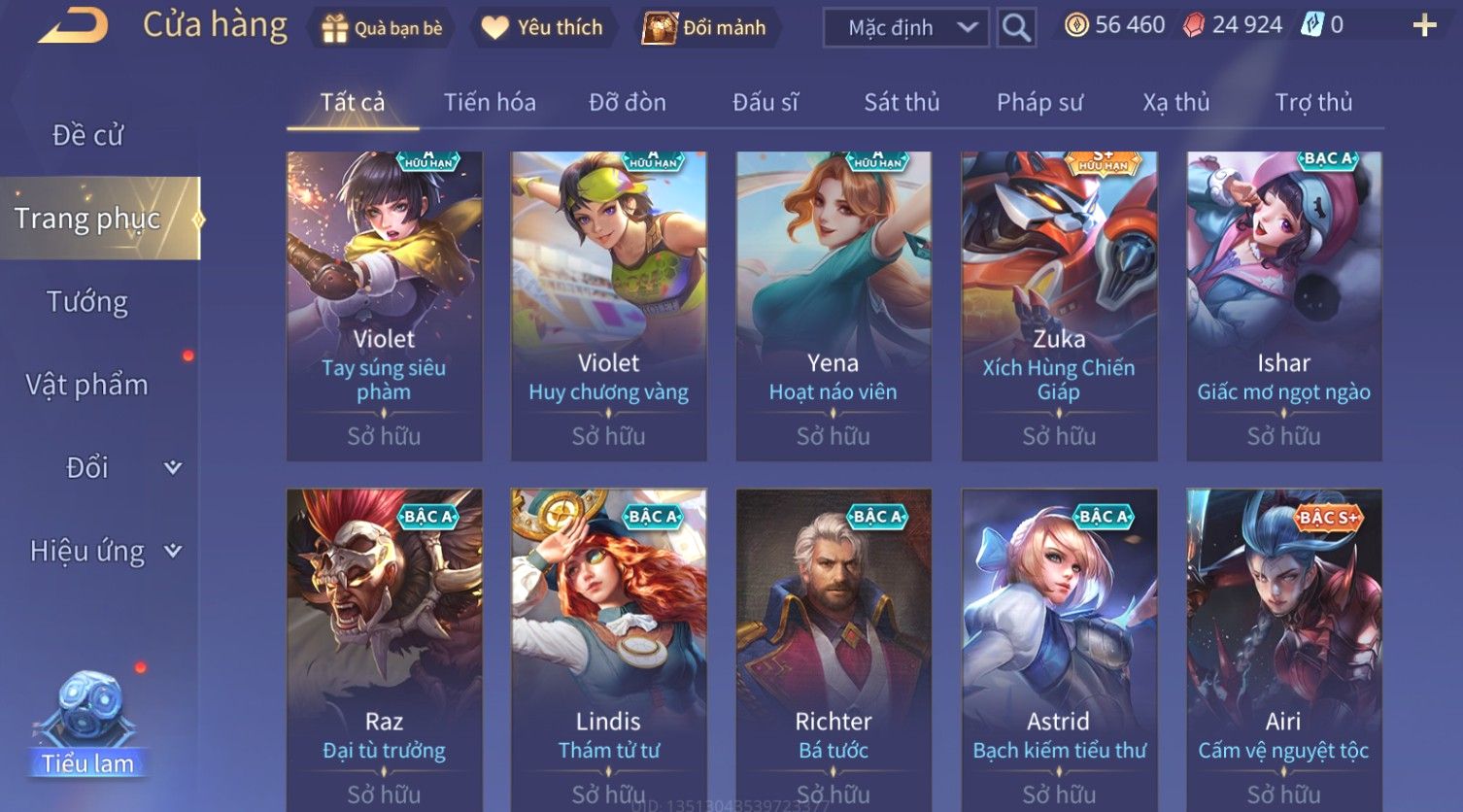1463x812 pixels.
Task: Switch to the Tiến hóa tab
Action: pos(490,102)
